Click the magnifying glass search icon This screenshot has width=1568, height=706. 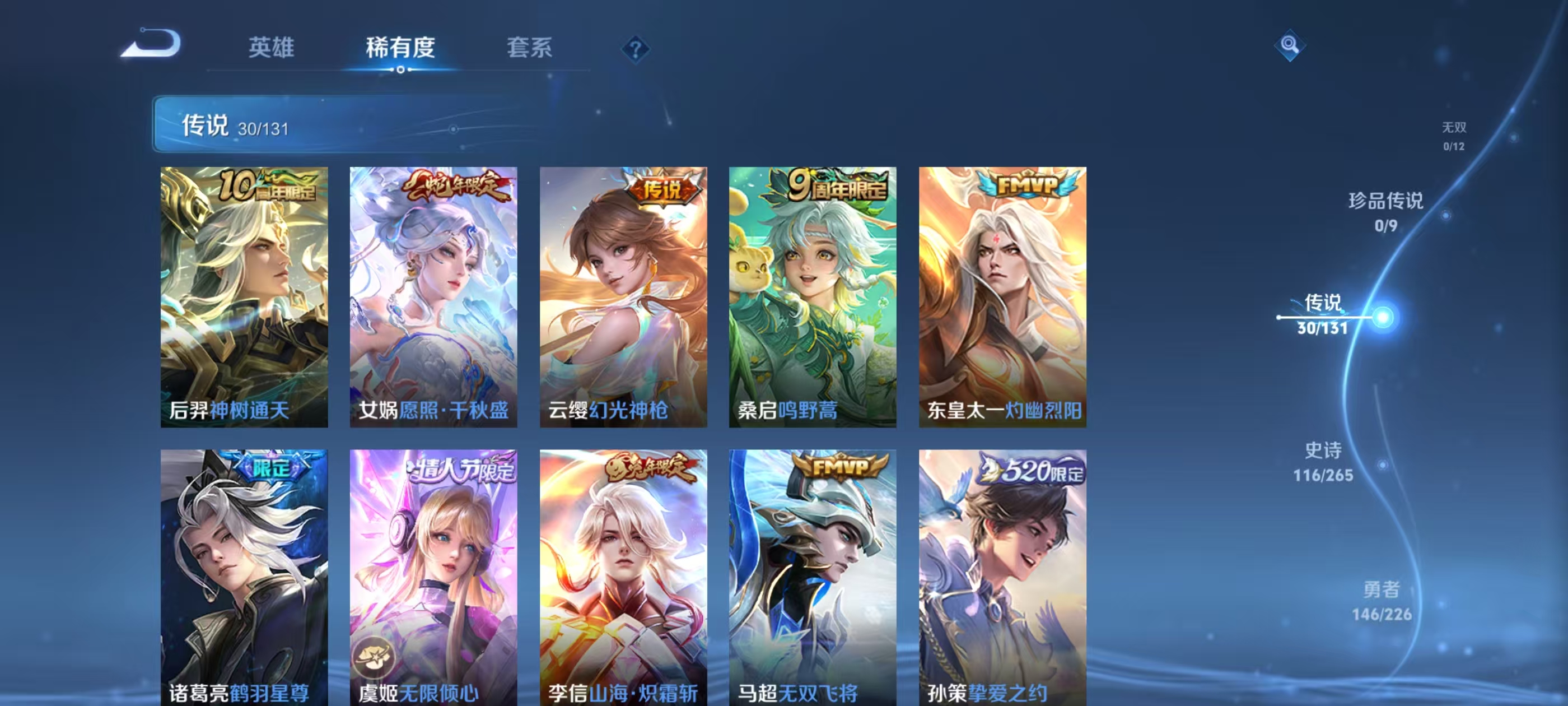click(x=1289, y=45)
